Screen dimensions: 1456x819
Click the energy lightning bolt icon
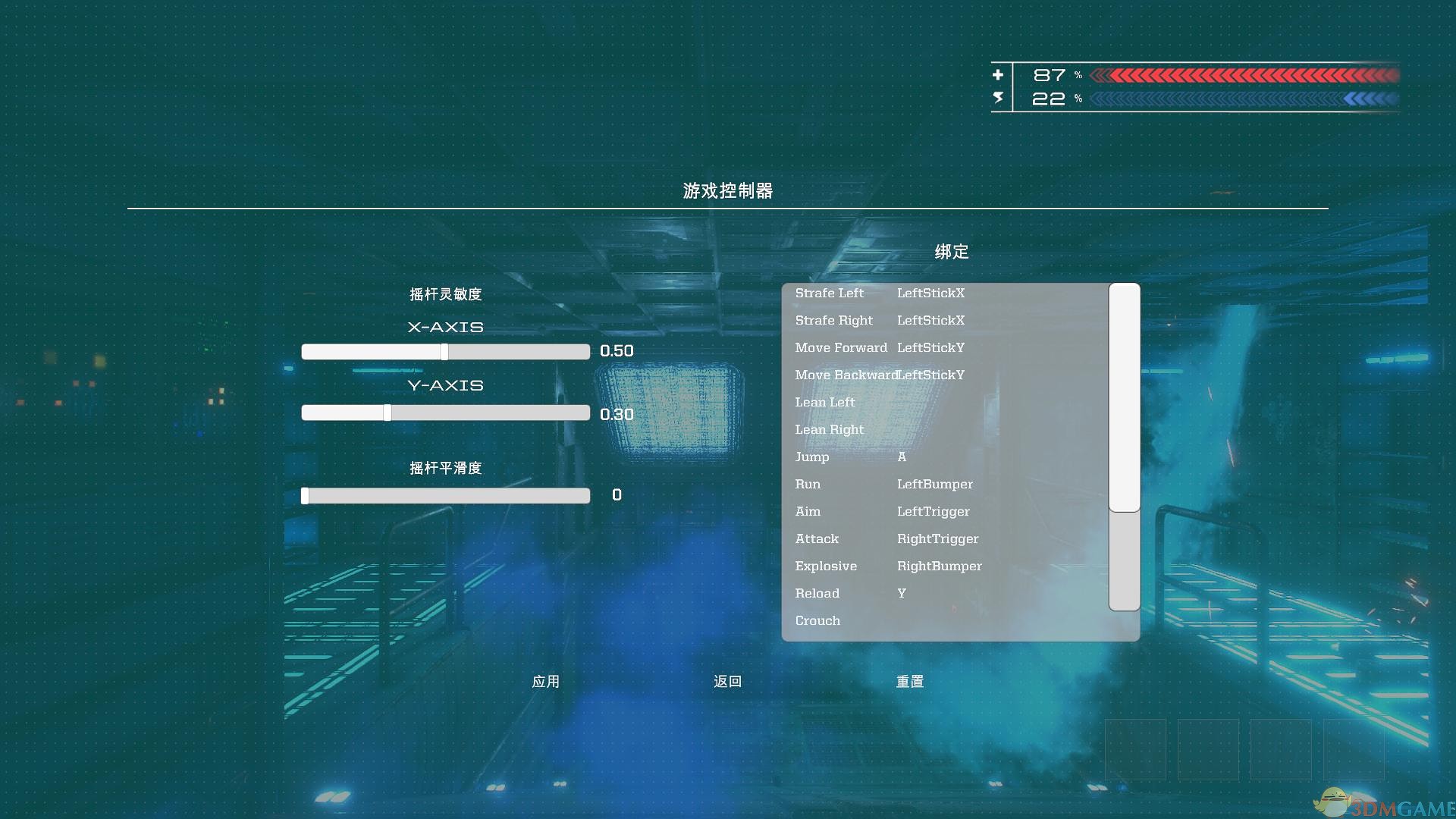tap(999, 97)
